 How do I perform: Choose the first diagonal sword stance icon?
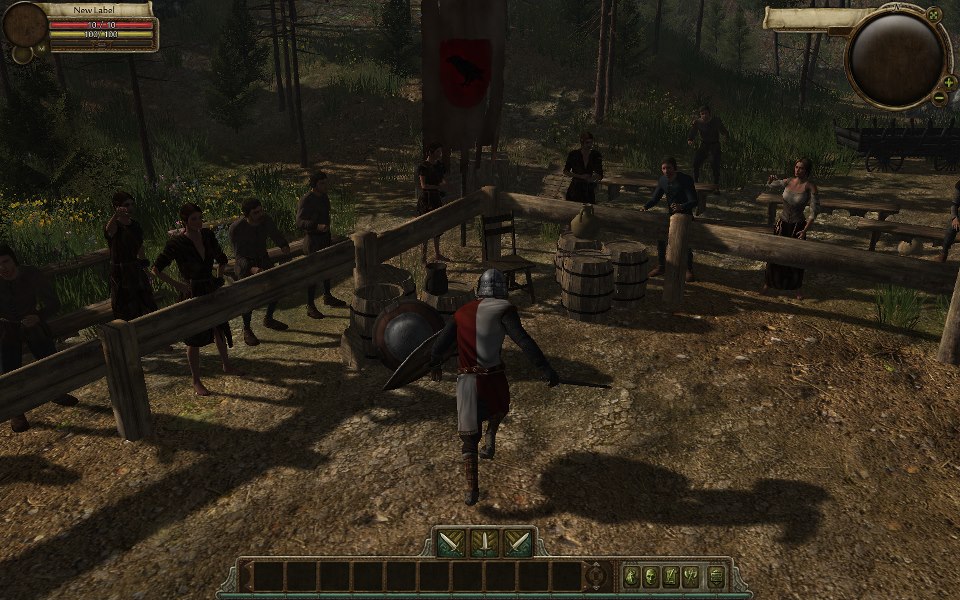pos(451,543)
